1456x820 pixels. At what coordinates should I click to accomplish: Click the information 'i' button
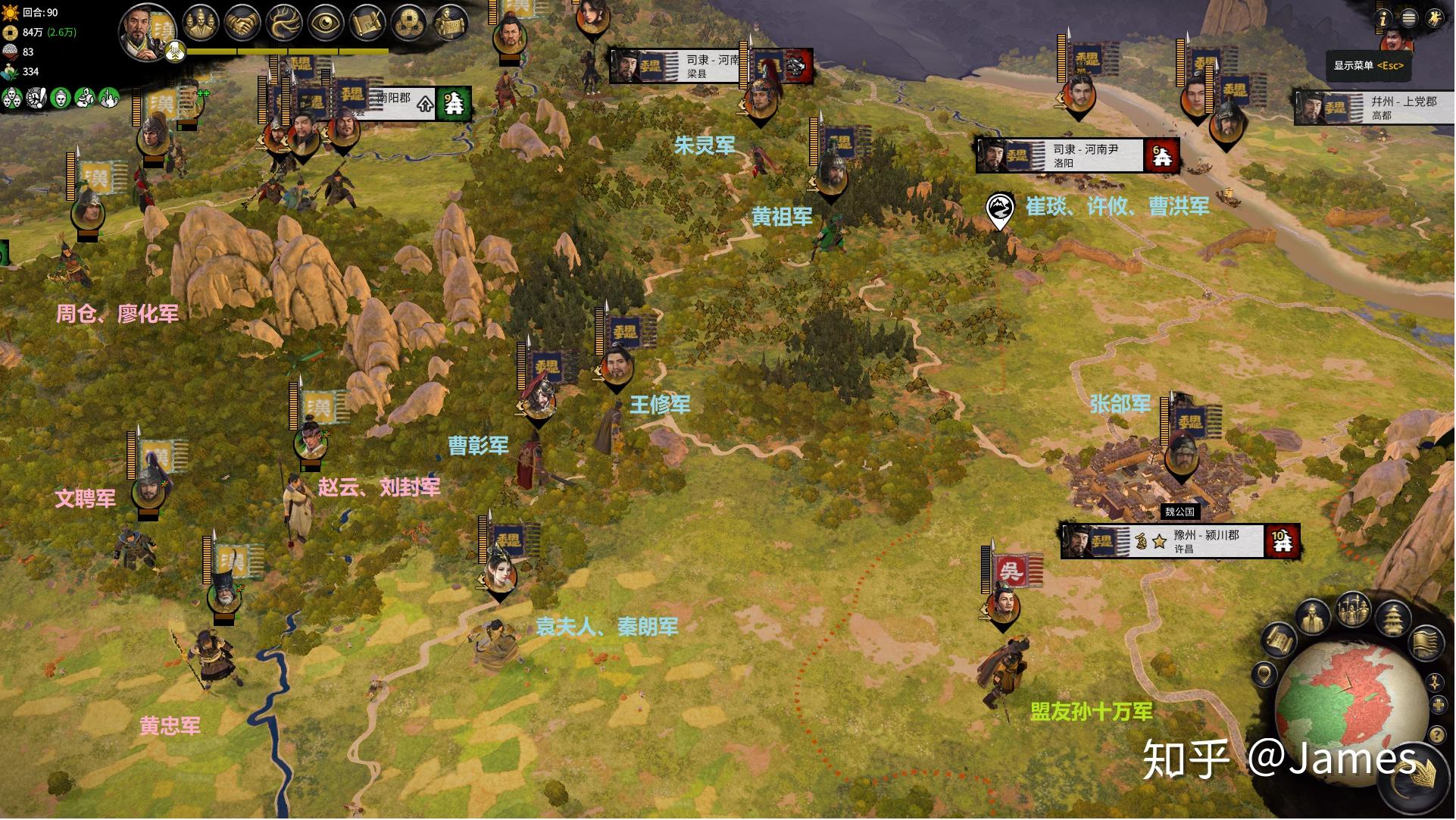pyautogui.click(x=1383, y=18)
